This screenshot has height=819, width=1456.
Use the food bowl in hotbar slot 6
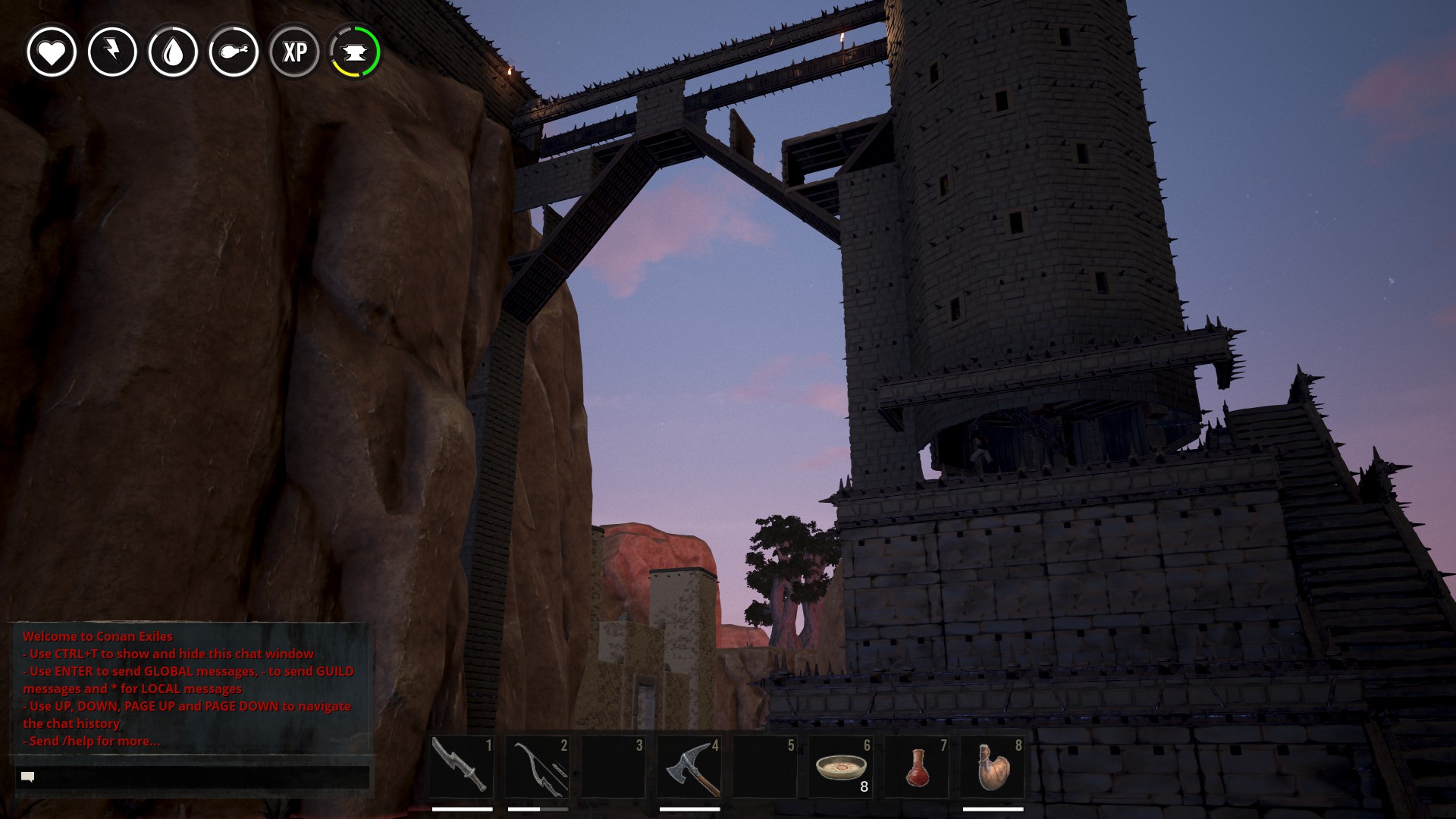click(x=841, y=767)
